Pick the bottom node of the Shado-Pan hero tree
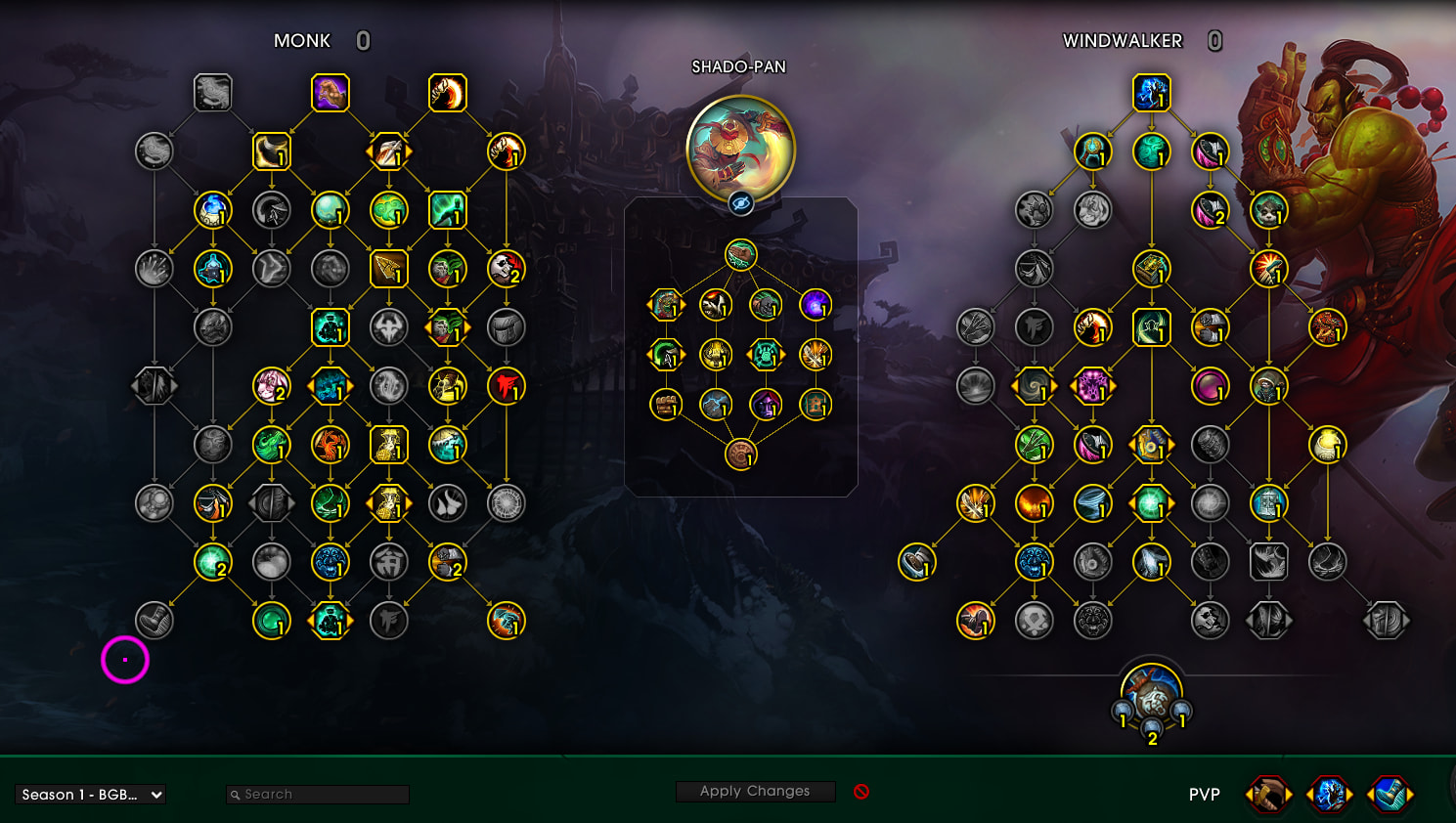The image size is (1456, 823). tap(741, 455)
